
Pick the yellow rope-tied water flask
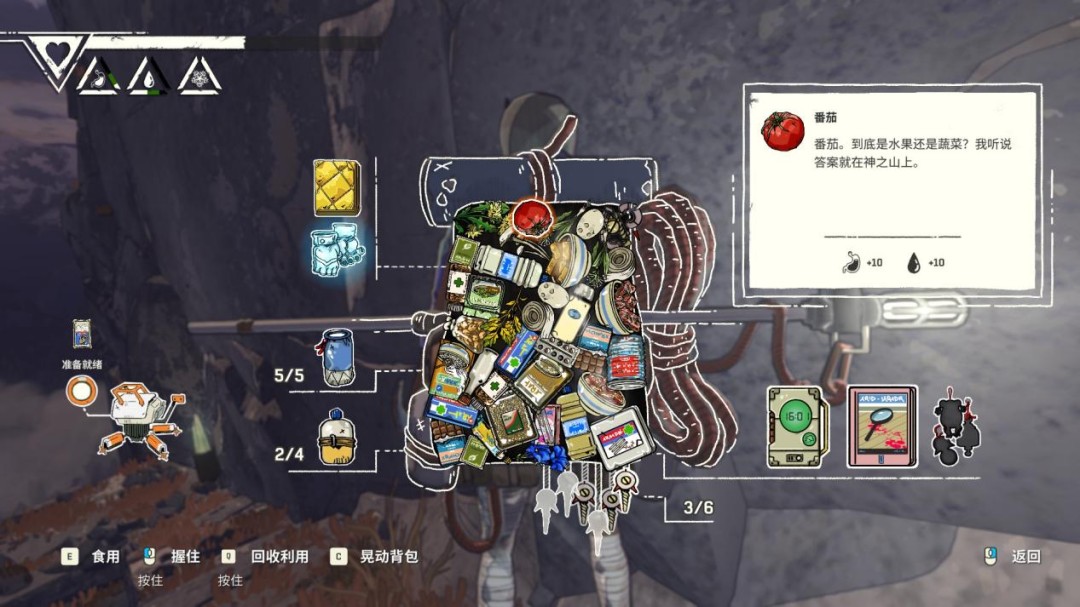click(x=338, y=439)
